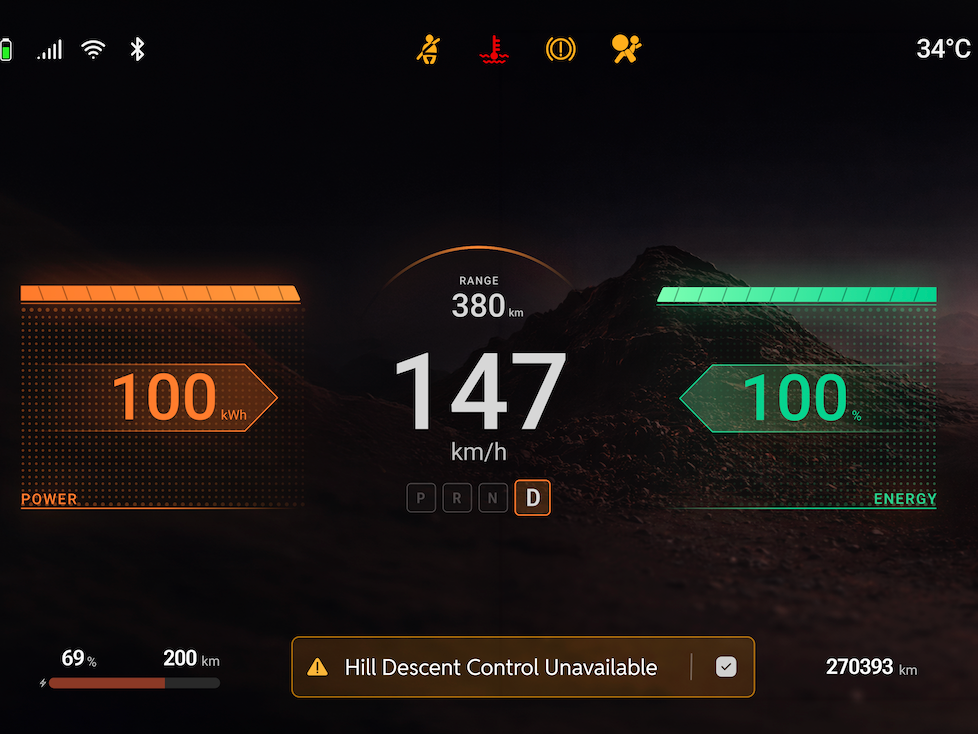
Task: Click the brake system warning icon
Action: 560,49
